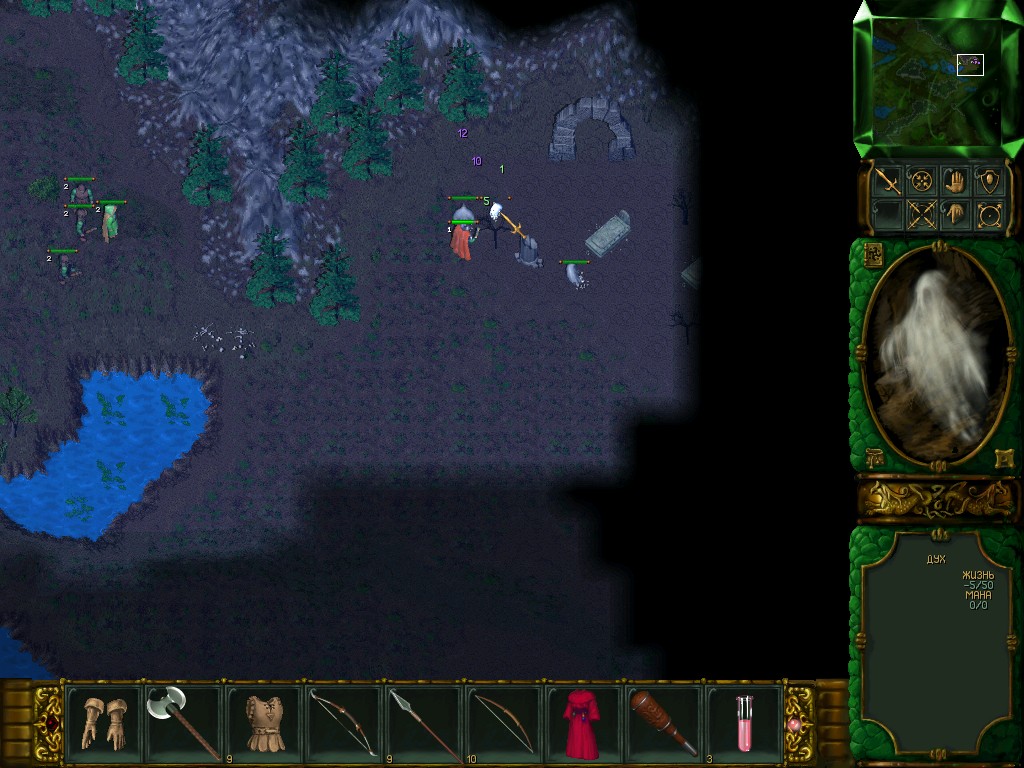
Task: Click the ghost unit portrait
Action: 938,355
